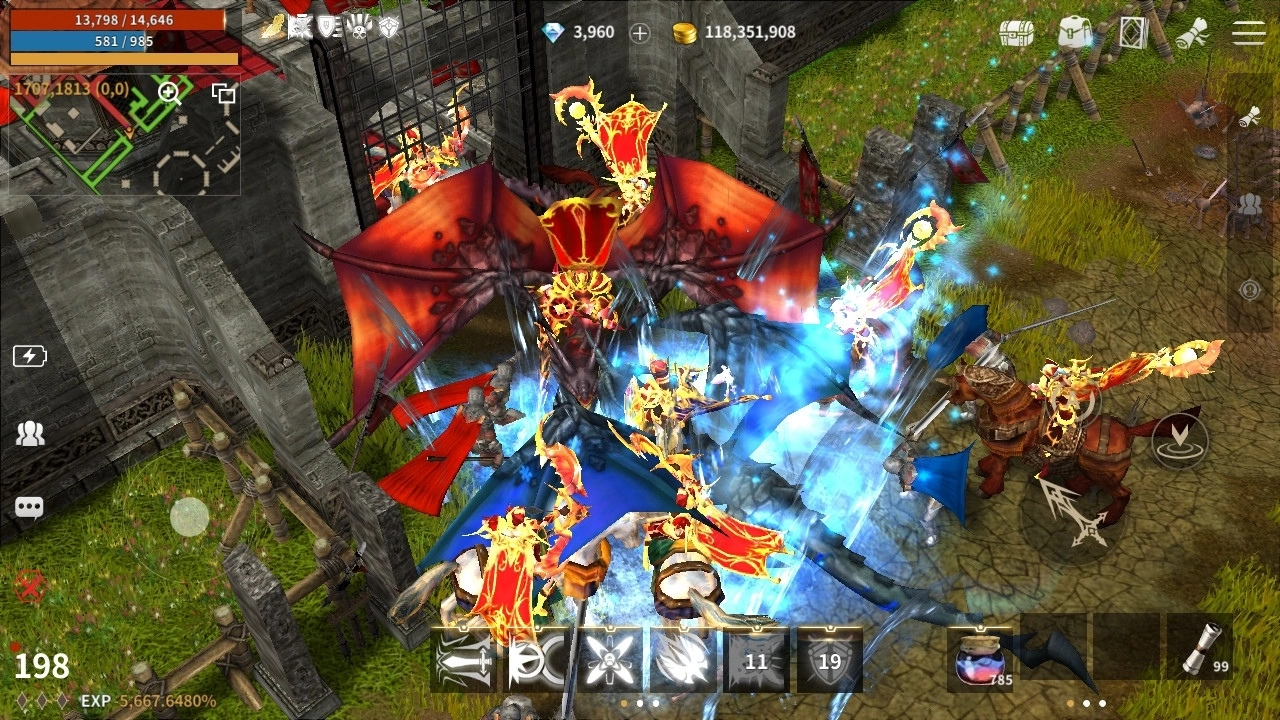1280x720 pixels.
Task: Open the party panel on the left edge
Action: (30, 433)
